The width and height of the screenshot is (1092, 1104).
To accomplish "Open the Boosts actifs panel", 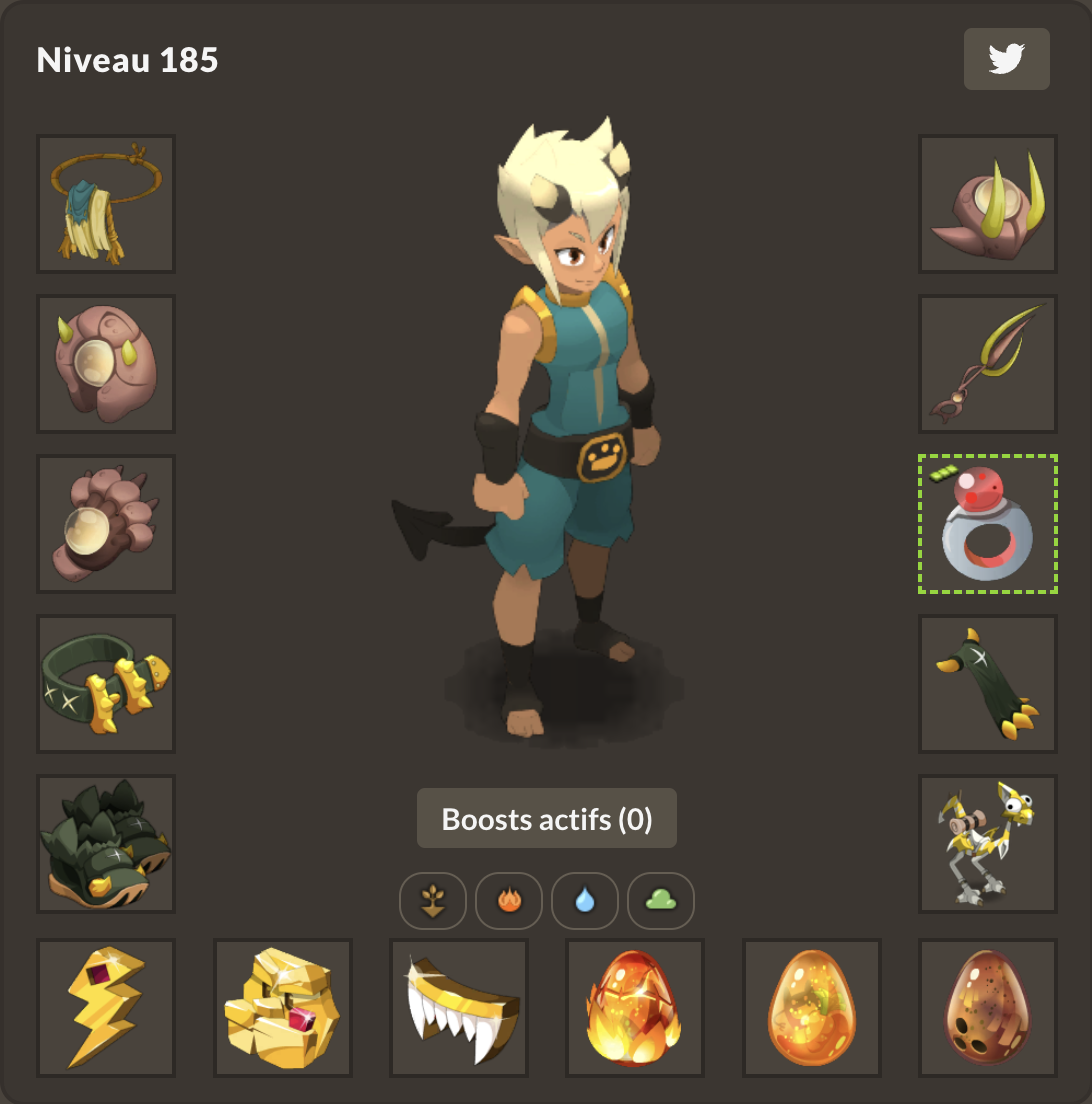I will tap(547, 819).
